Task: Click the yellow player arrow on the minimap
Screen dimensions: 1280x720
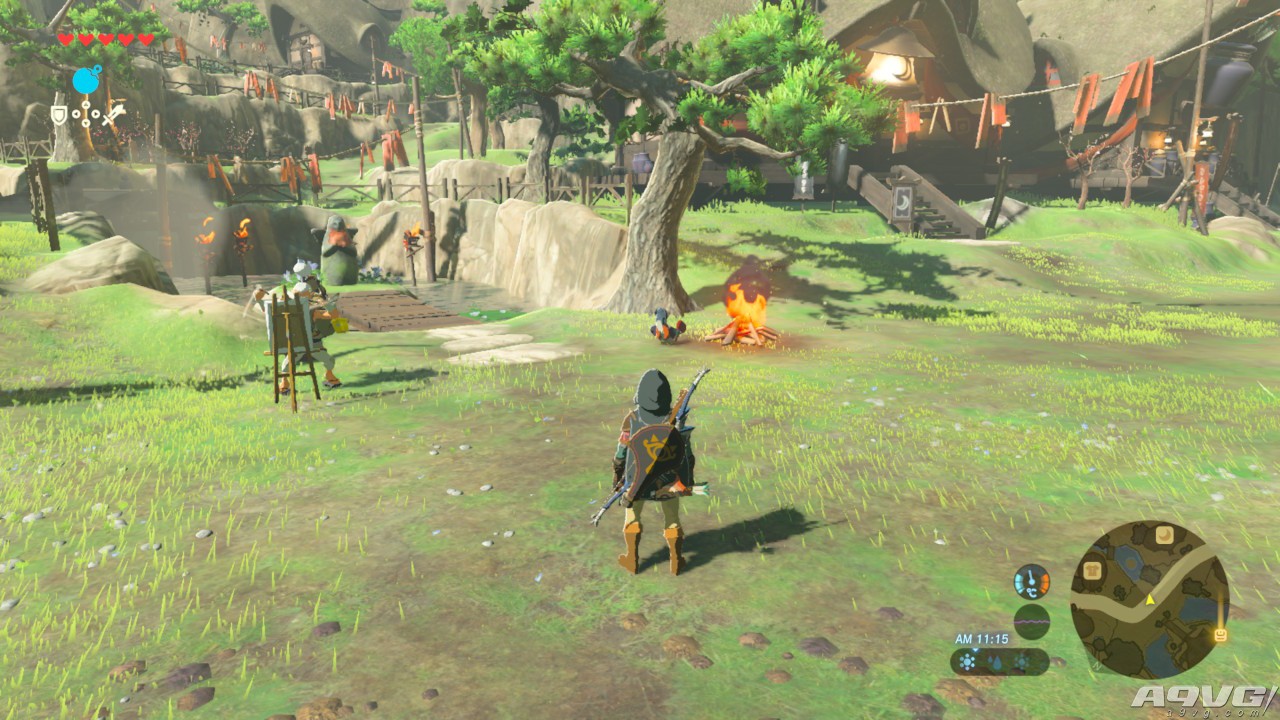Action: (1150, 600)
